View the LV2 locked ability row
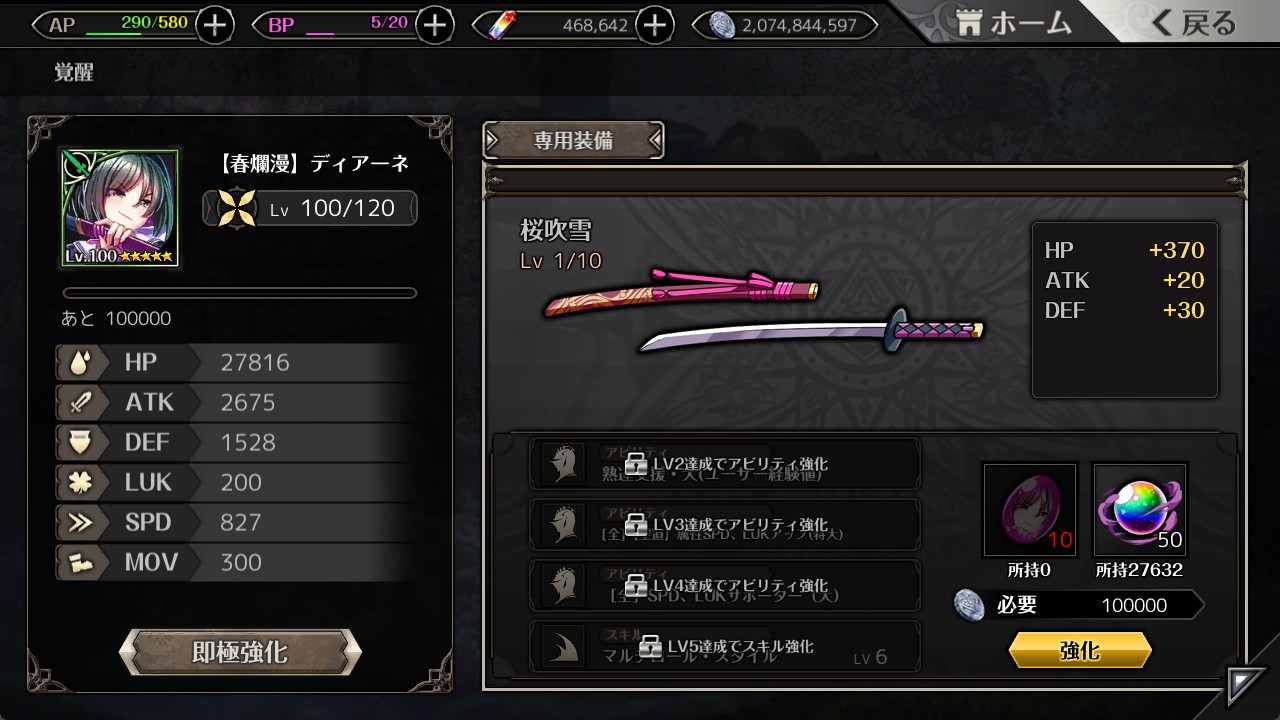 coord(725,465)
